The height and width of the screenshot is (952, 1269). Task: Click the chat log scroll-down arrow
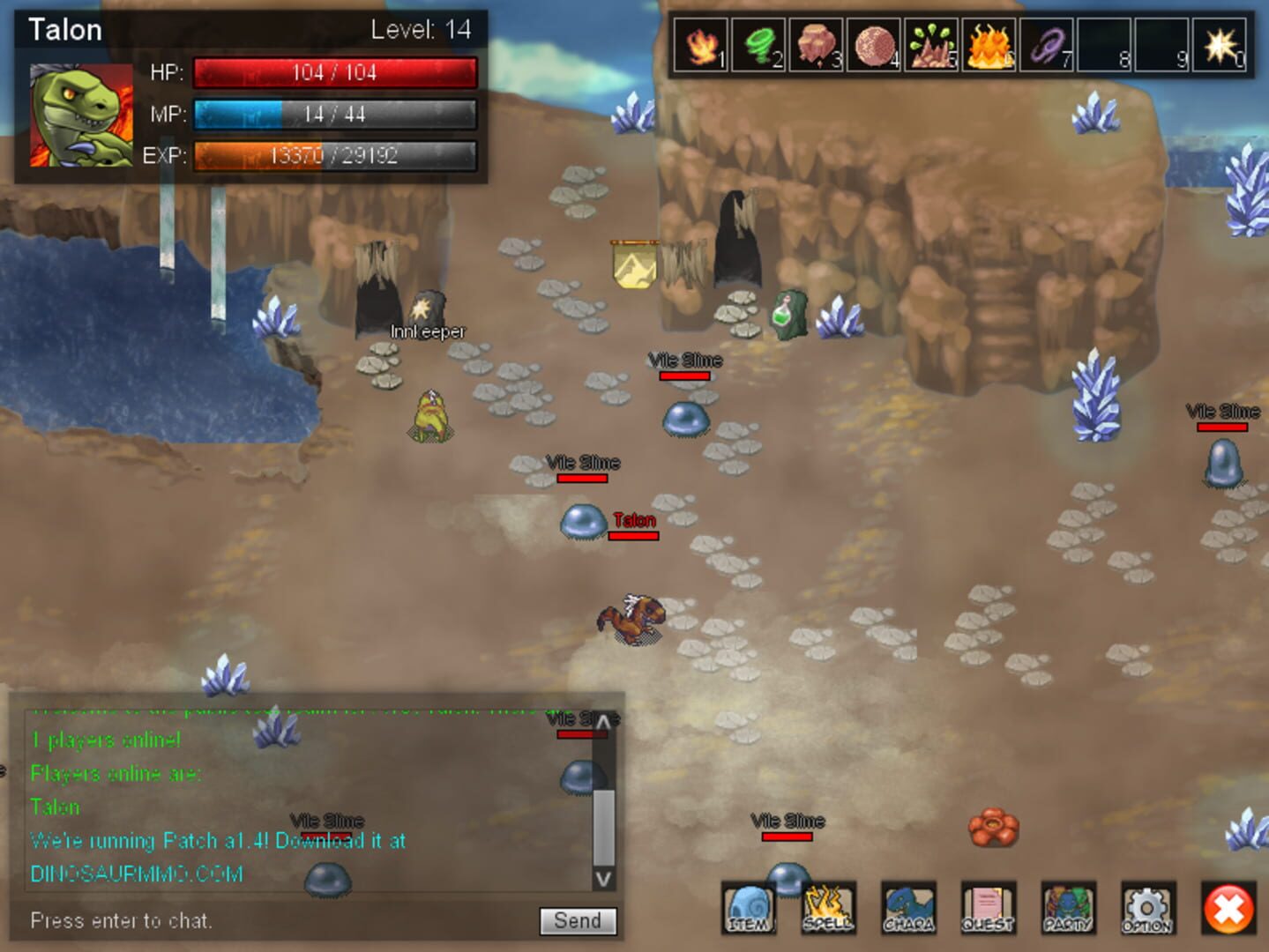click(603, 878)
